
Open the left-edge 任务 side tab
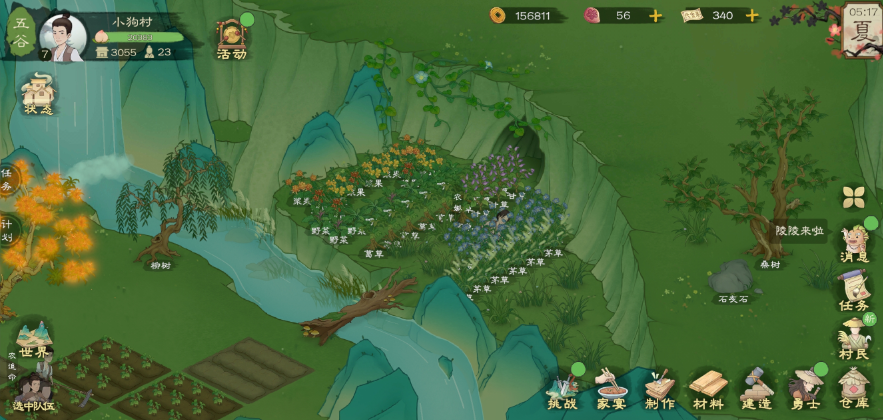pyautogui.click(x=8, y=181)
